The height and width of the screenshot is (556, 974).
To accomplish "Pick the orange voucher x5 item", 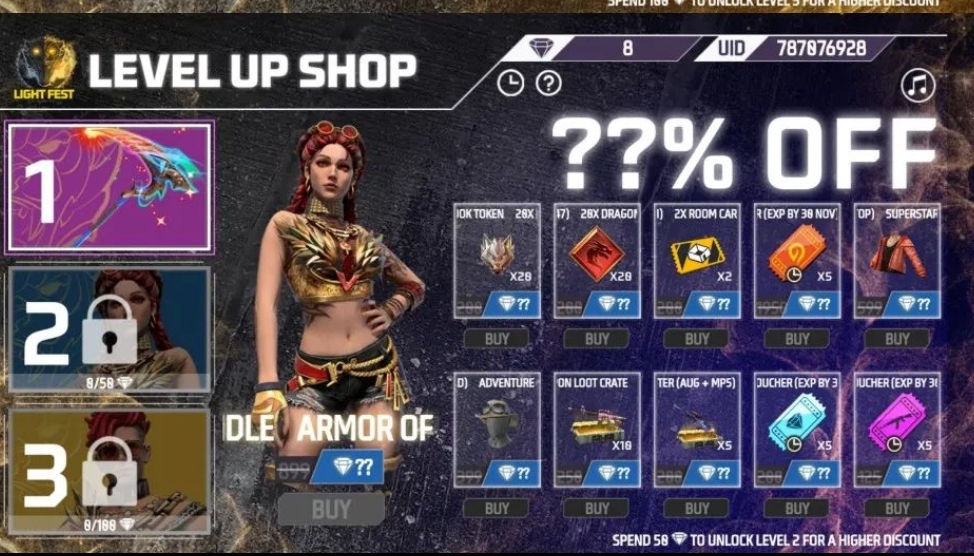I will tap(797, 258).
